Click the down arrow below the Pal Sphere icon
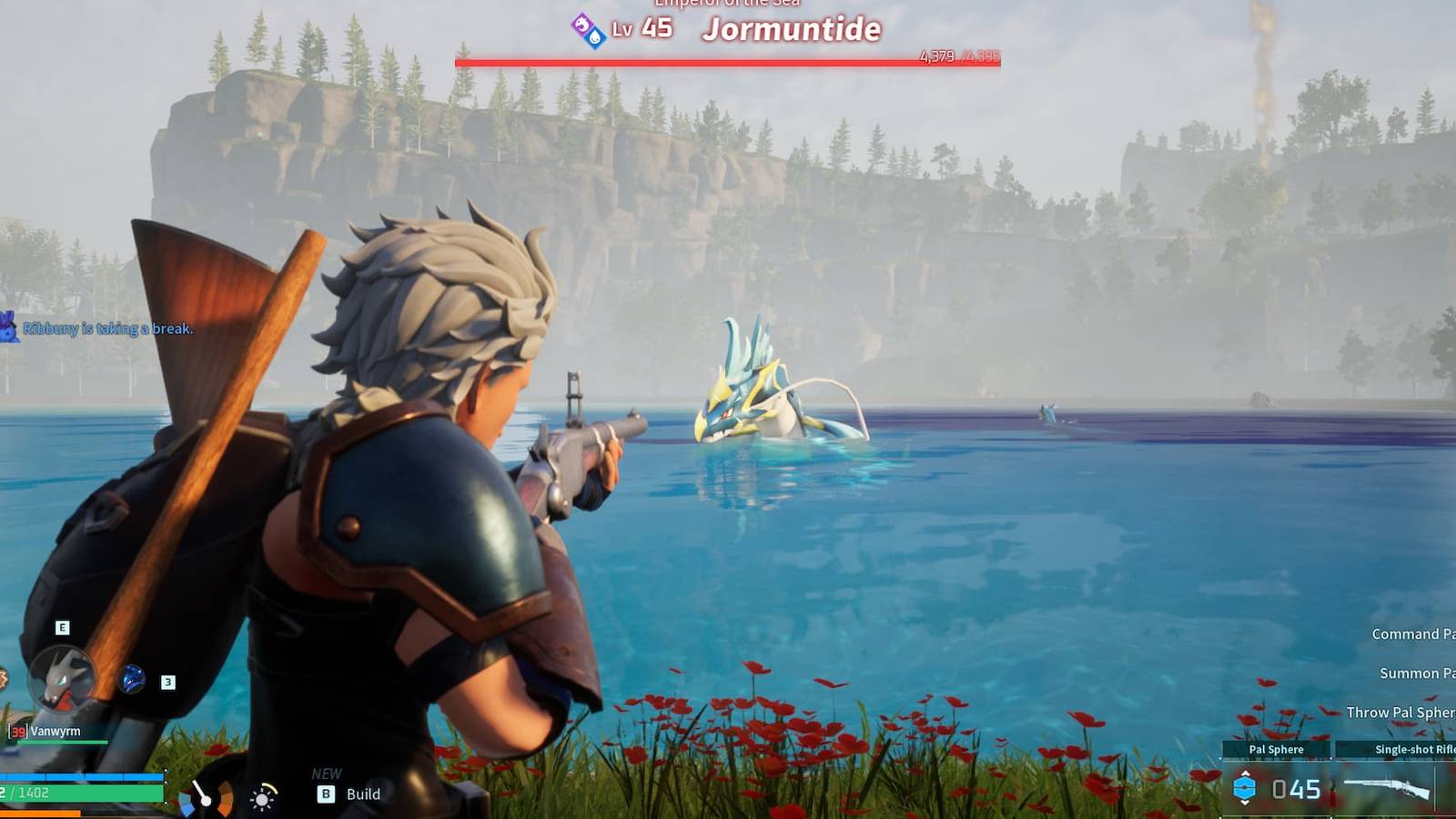Screen dimensions: 1456x819 pyautogui.click(x=1246, y=804)
